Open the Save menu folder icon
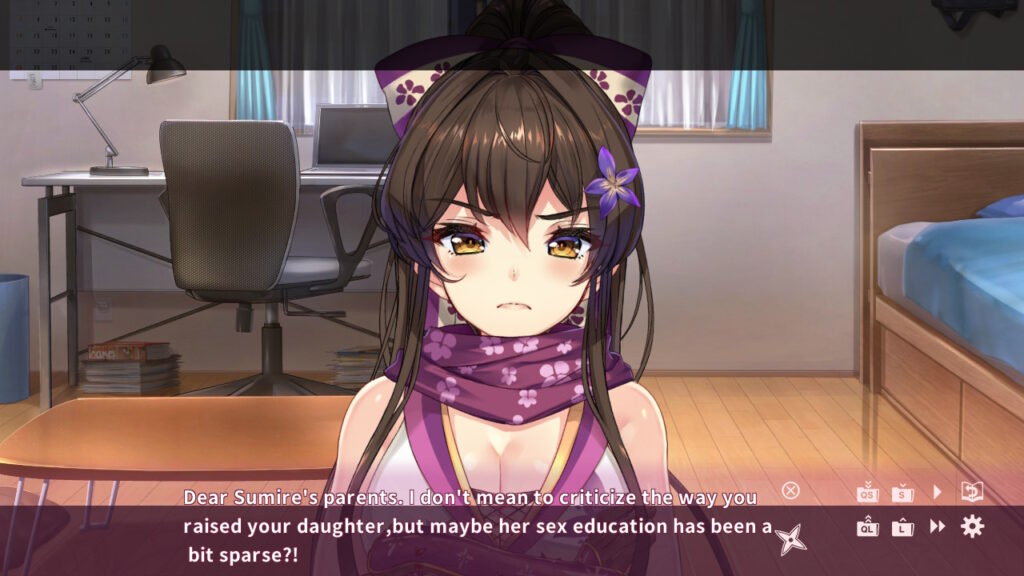Viewport: 1024px width, 576px height. [x=903, y=492]
